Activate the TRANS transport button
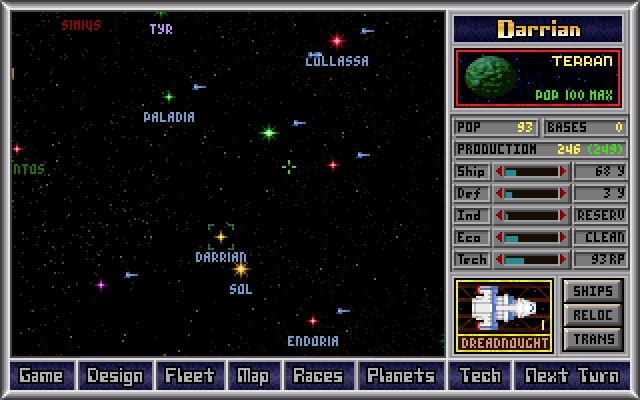640x400 pixels. tap(593, 339)
